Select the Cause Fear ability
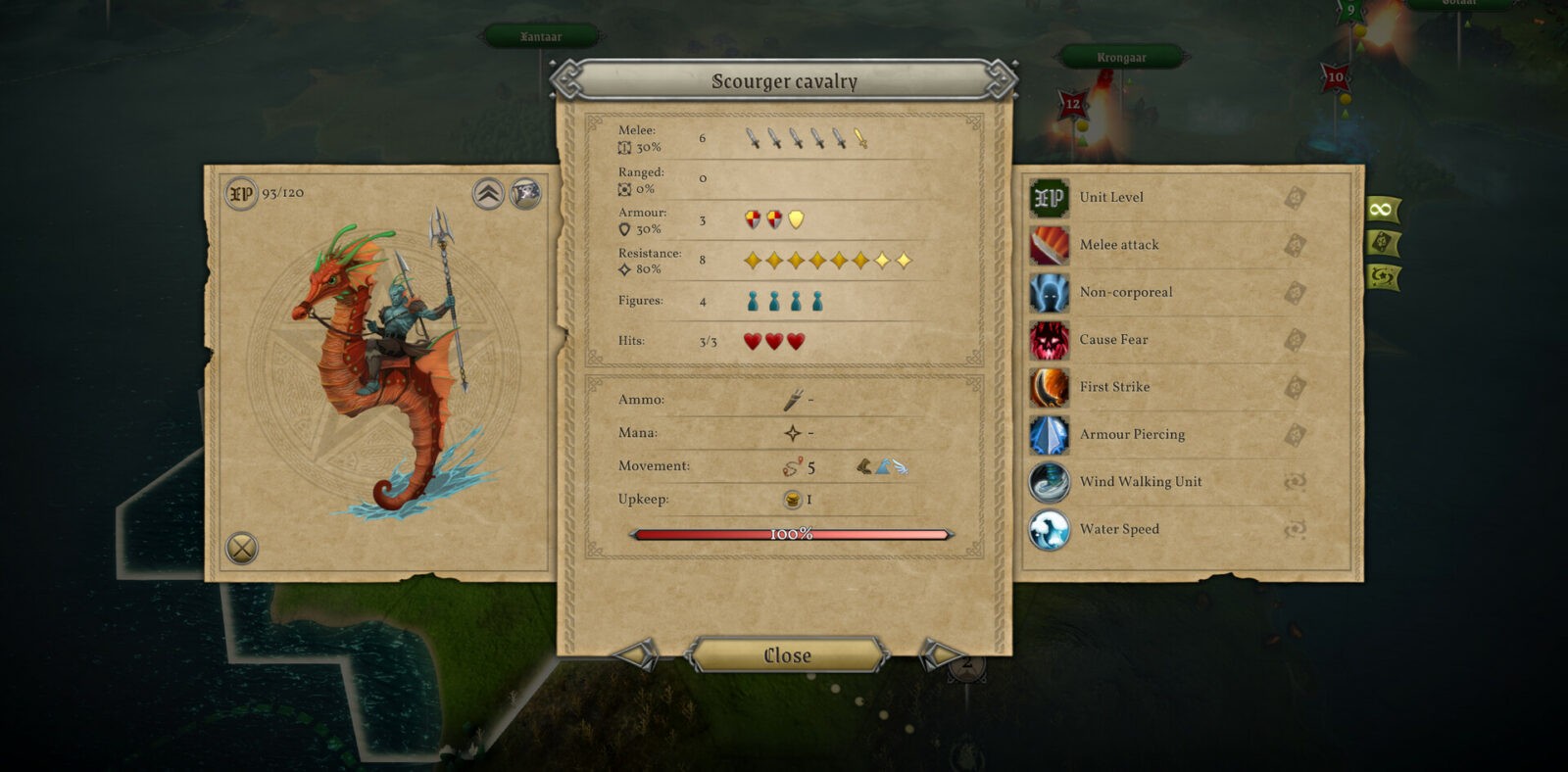Viewport: 1568px width, 772px height. tap(1113, 339)
